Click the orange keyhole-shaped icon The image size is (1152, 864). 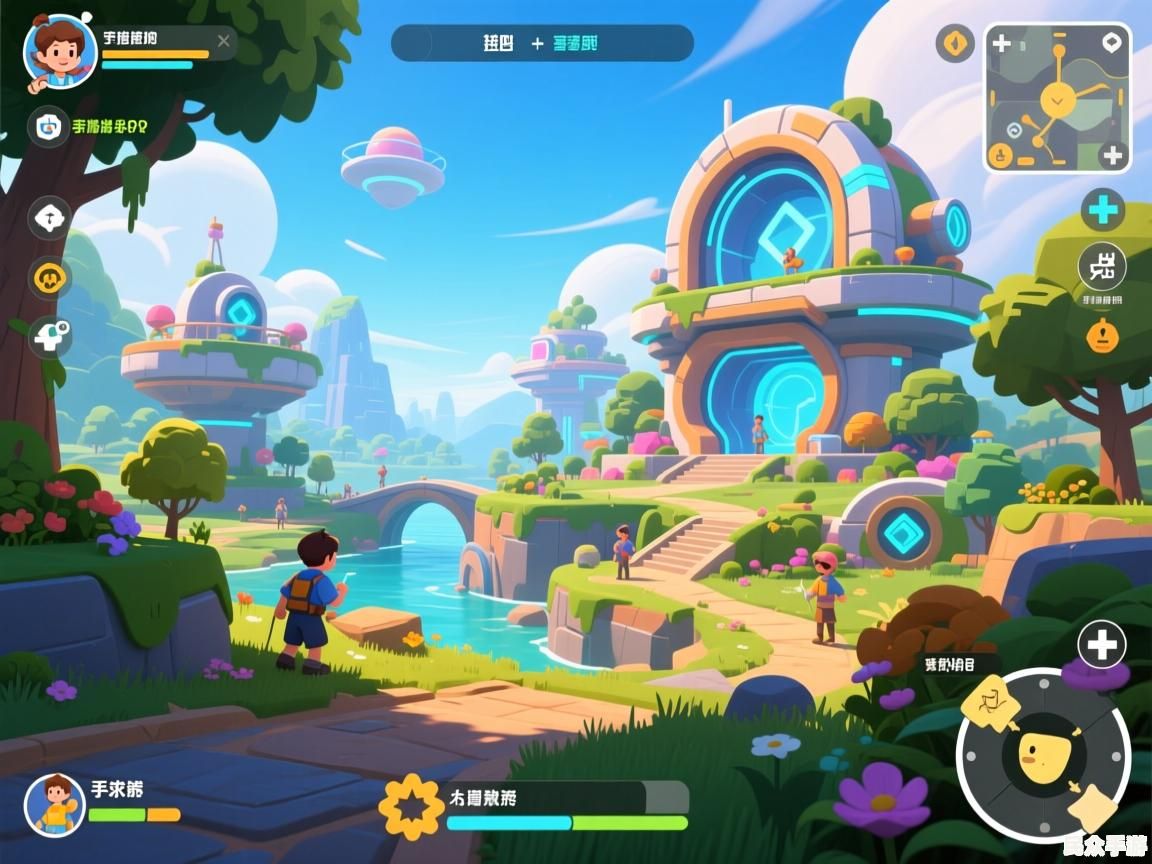point(1102,334)
